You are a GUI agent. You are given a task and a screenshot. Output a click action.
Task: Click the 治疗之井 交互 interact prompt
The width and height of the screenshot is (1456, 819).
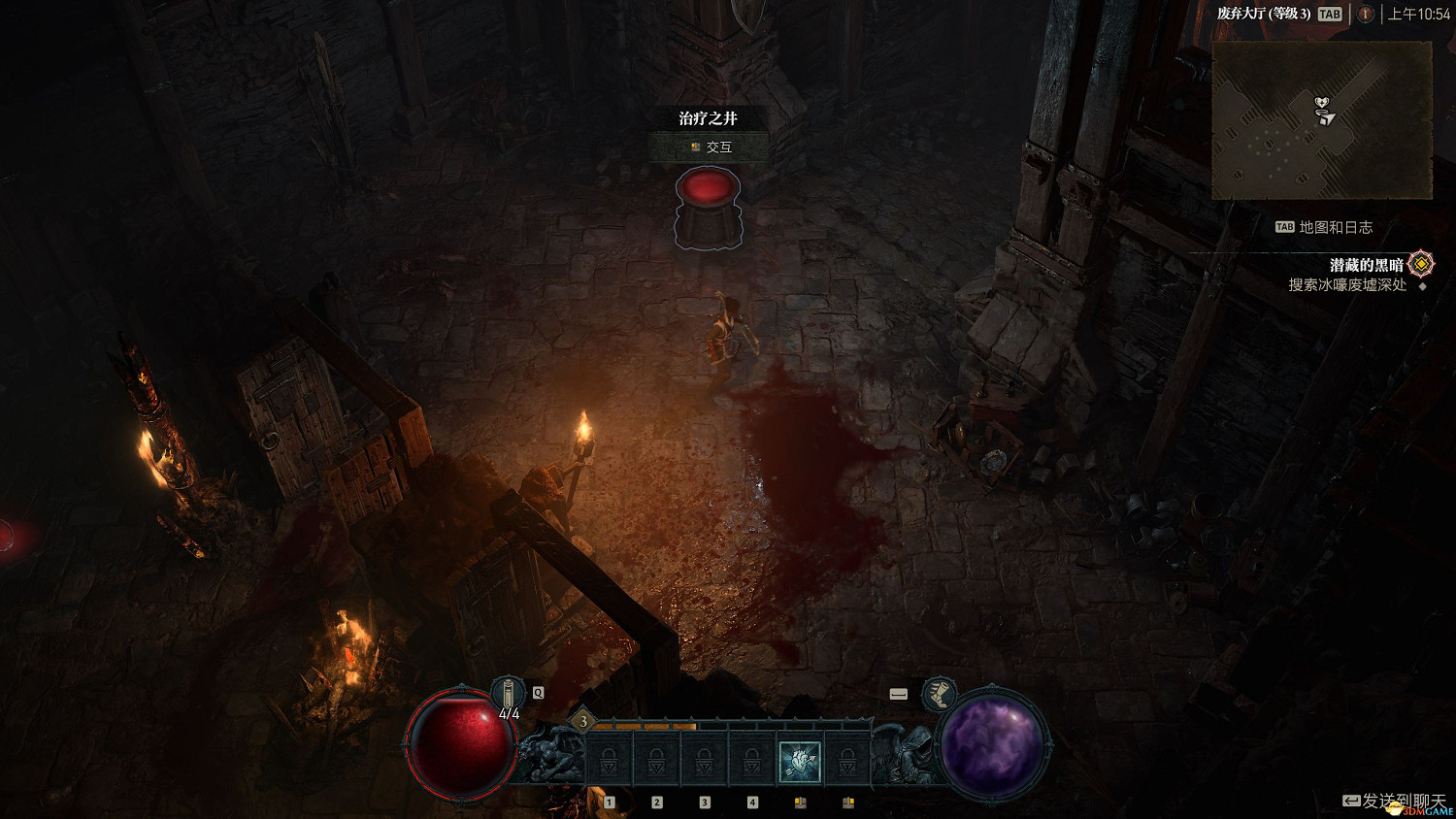710,147
